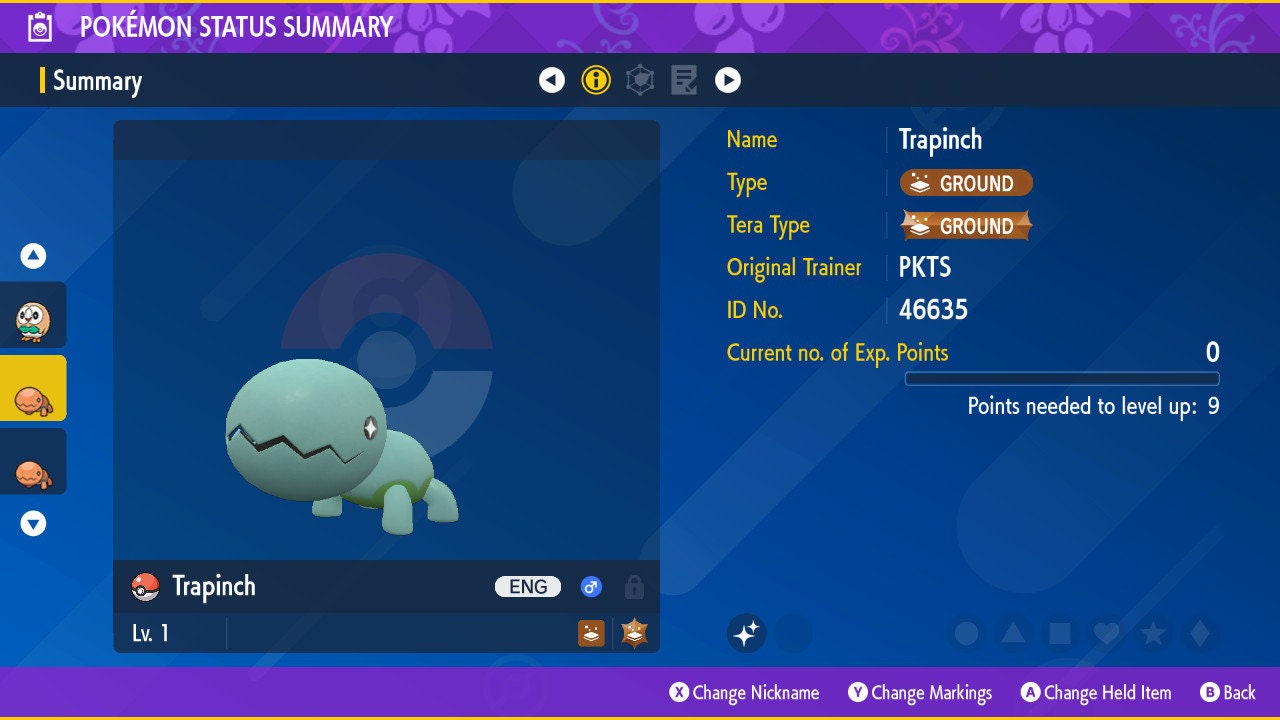Toggle the heart marking
Viewport: 1280px width, 720px height.
tap(1105, 633)
